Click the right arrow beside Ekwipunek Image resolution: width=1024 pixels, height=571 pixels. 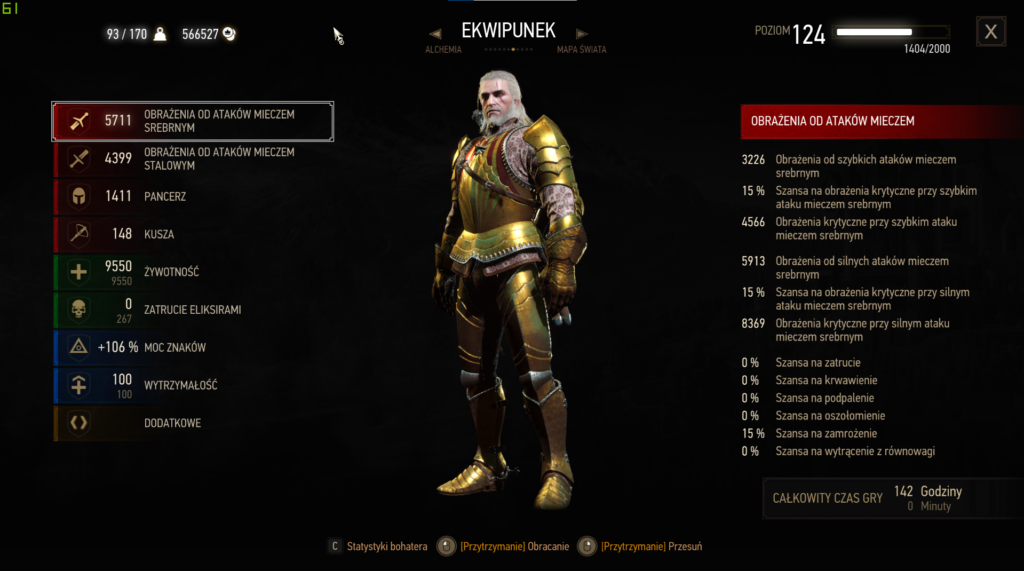coord(582,33)
